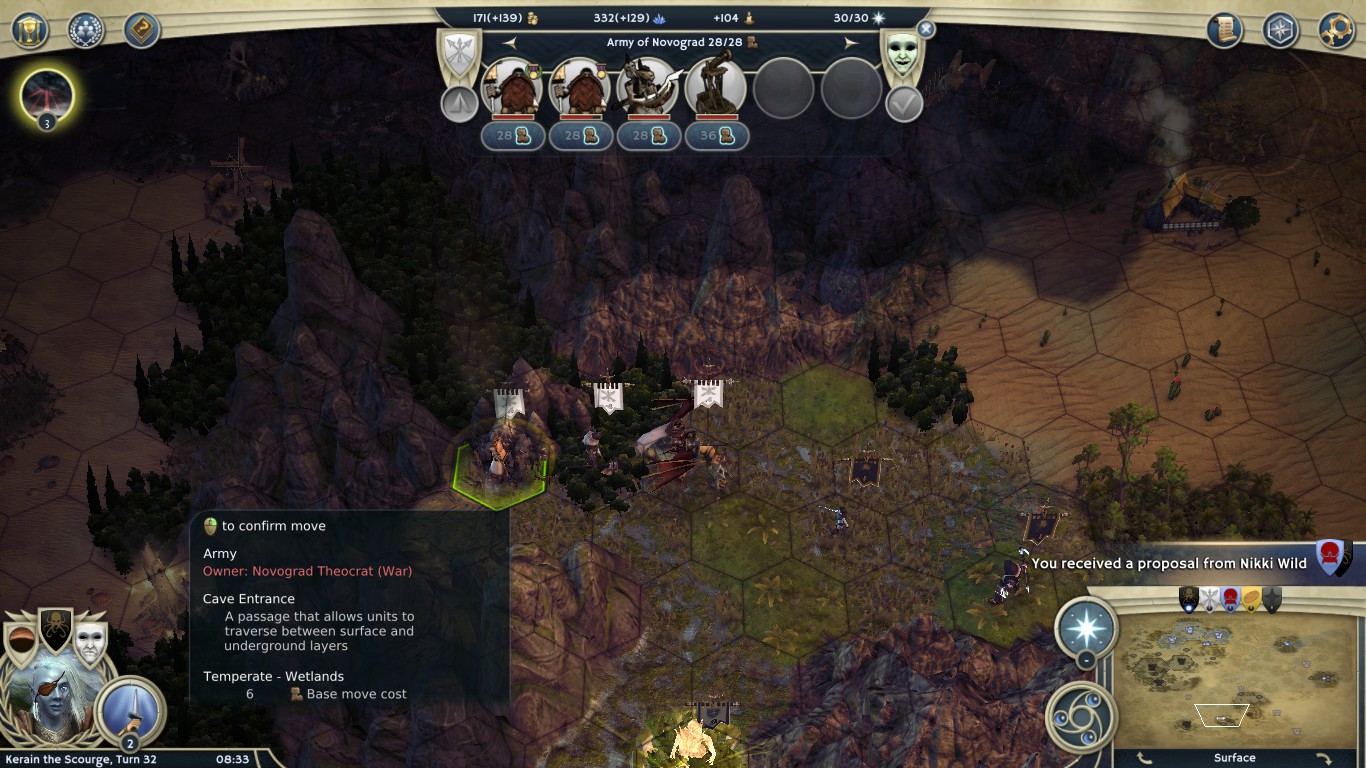Close the Army of Novograd panel
Screen dimensions: 1366x768
pos(926,30)
